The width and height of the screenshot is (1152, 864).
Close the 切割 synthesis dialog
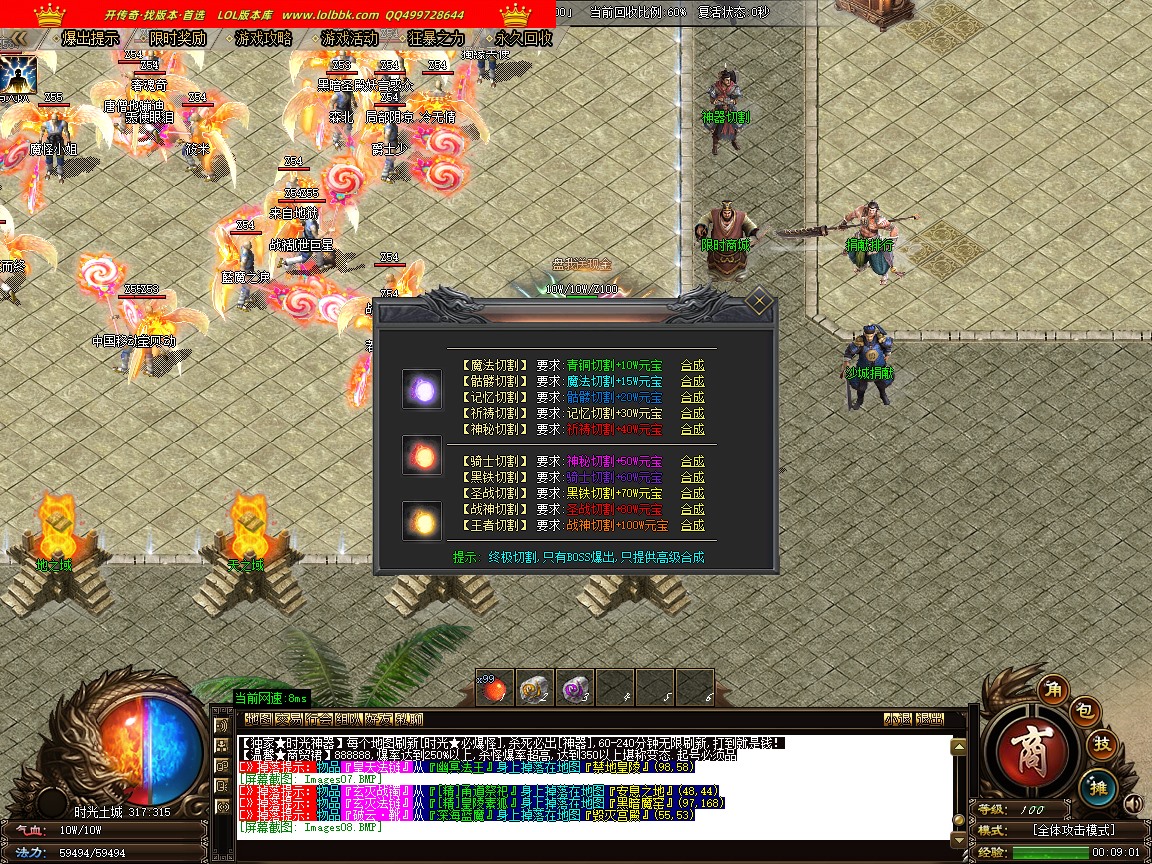759,300
